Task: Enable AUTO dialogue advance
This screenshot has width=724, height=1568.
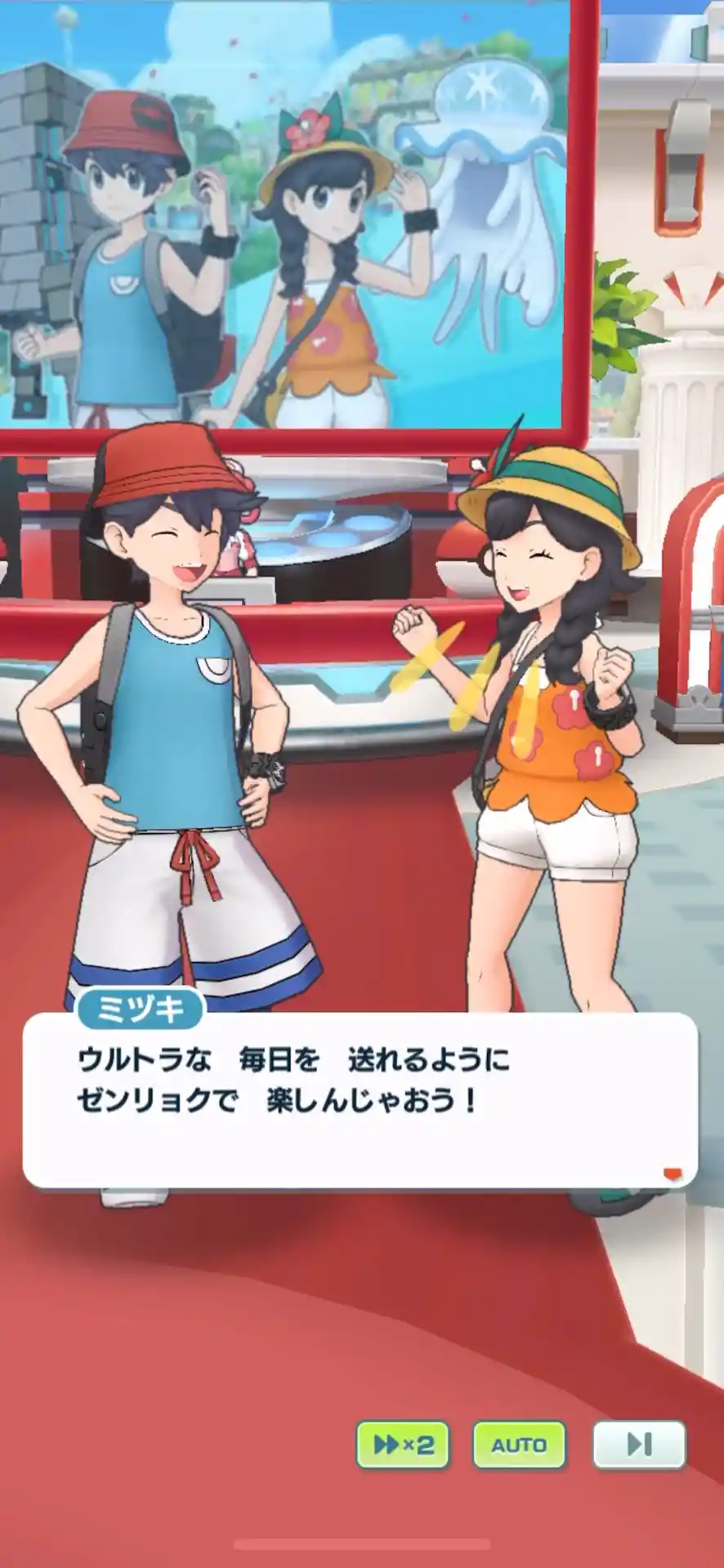Action: (x=519, y=1444)
